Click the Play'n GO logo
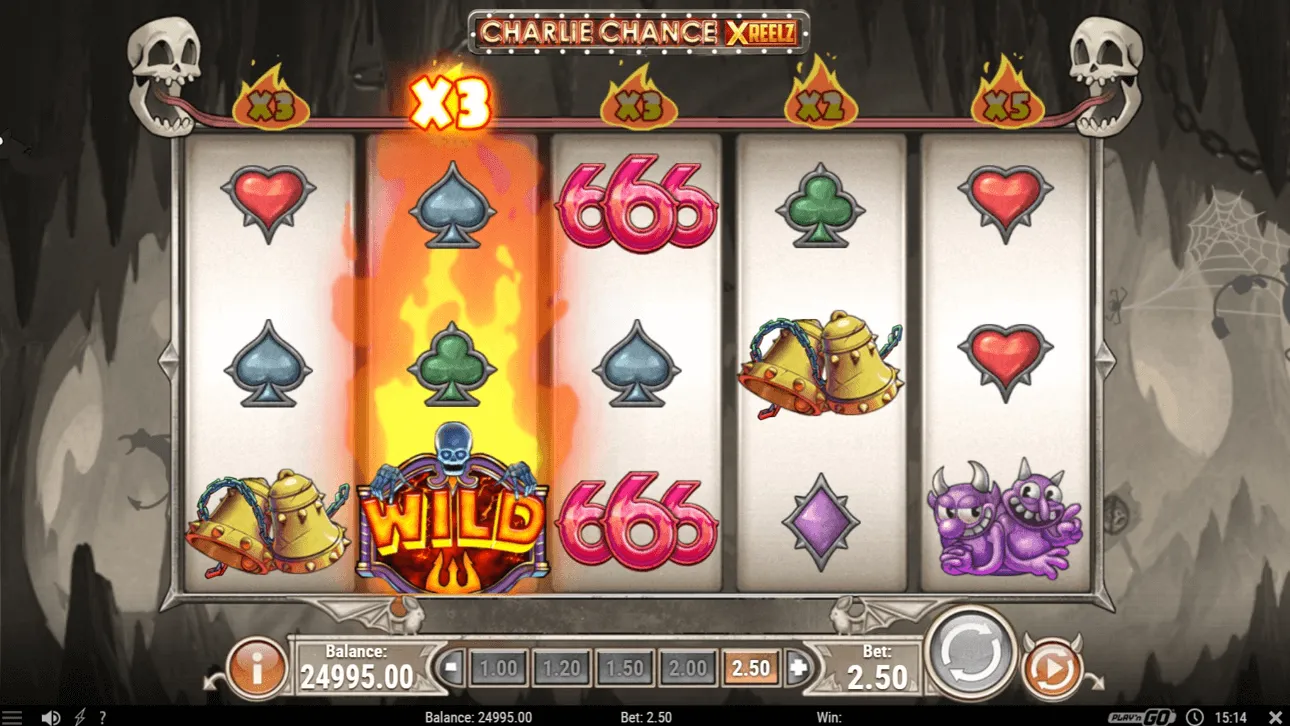 (x=1140, y=715)
